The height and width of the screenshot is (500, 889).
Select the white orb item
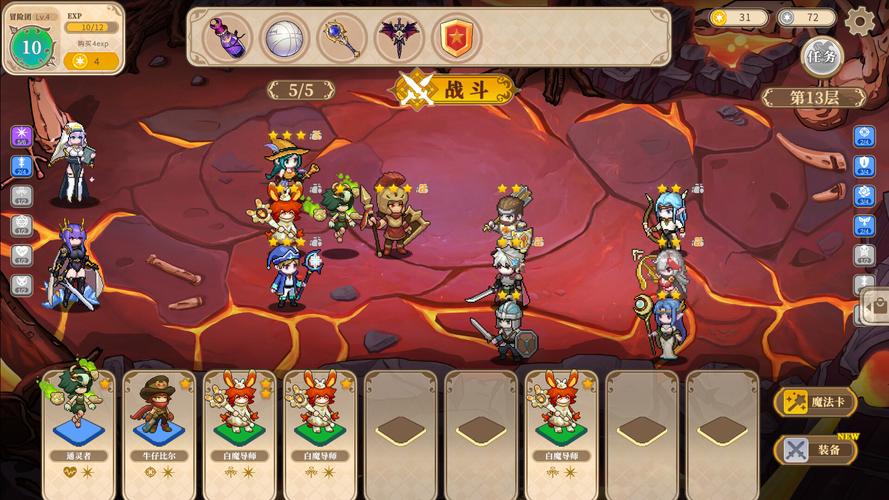point(284,37)
